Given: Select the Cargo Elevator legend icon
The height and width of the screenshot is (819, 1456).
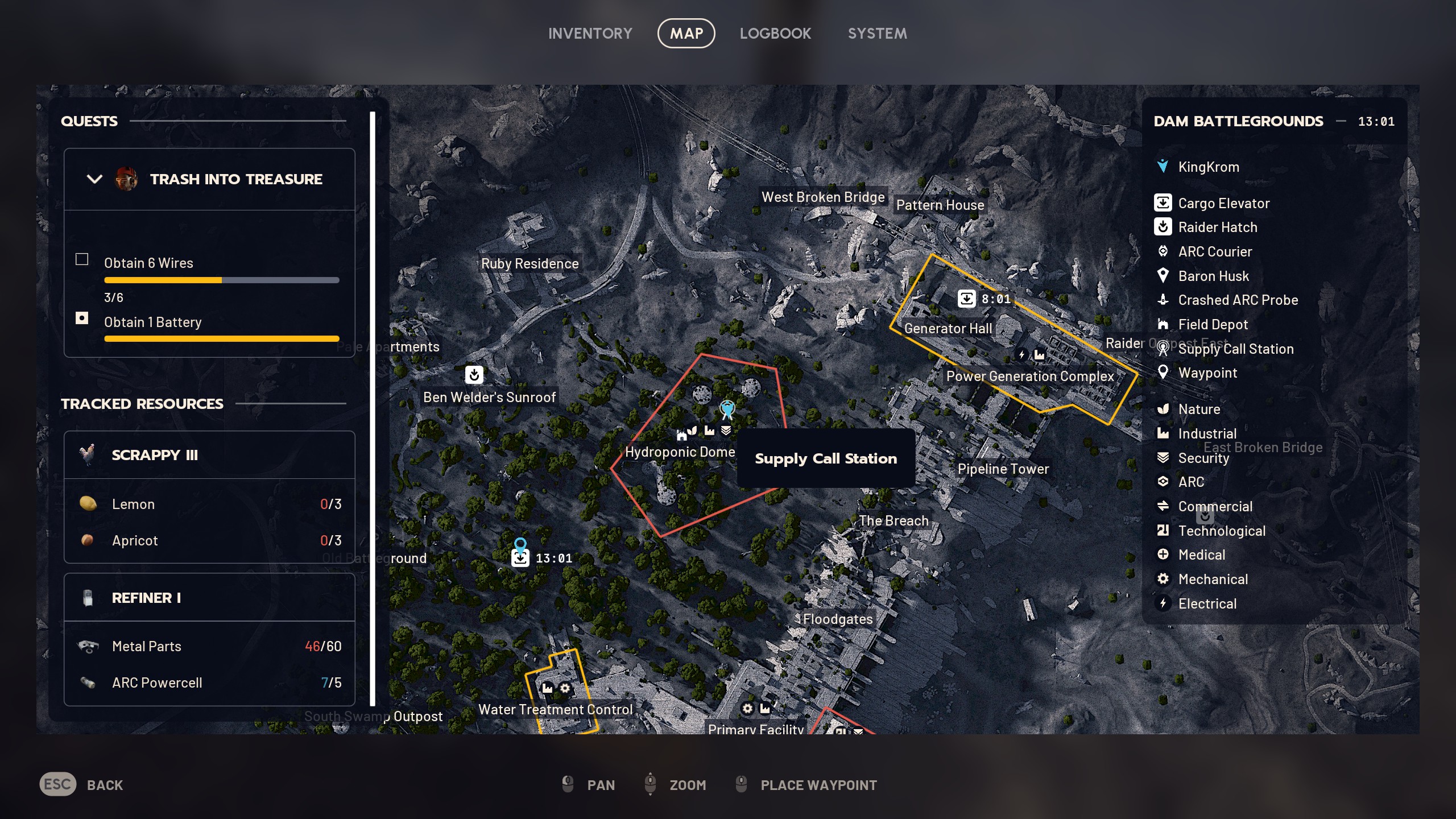Looking at the screenshot, I should [x=1163, y=203].
